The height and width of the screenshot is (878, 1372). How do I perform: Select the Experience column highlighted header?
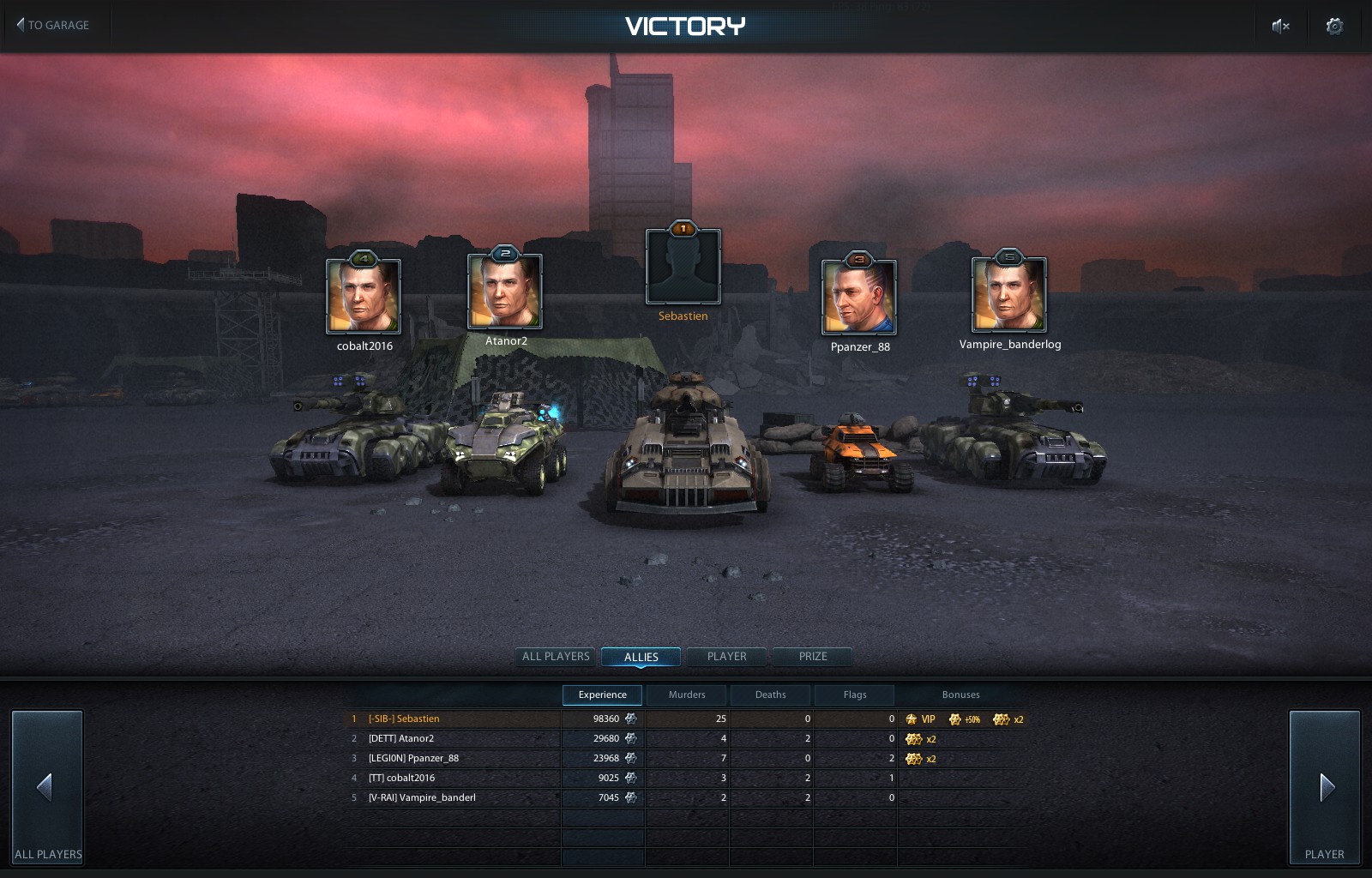coord(602,695)
